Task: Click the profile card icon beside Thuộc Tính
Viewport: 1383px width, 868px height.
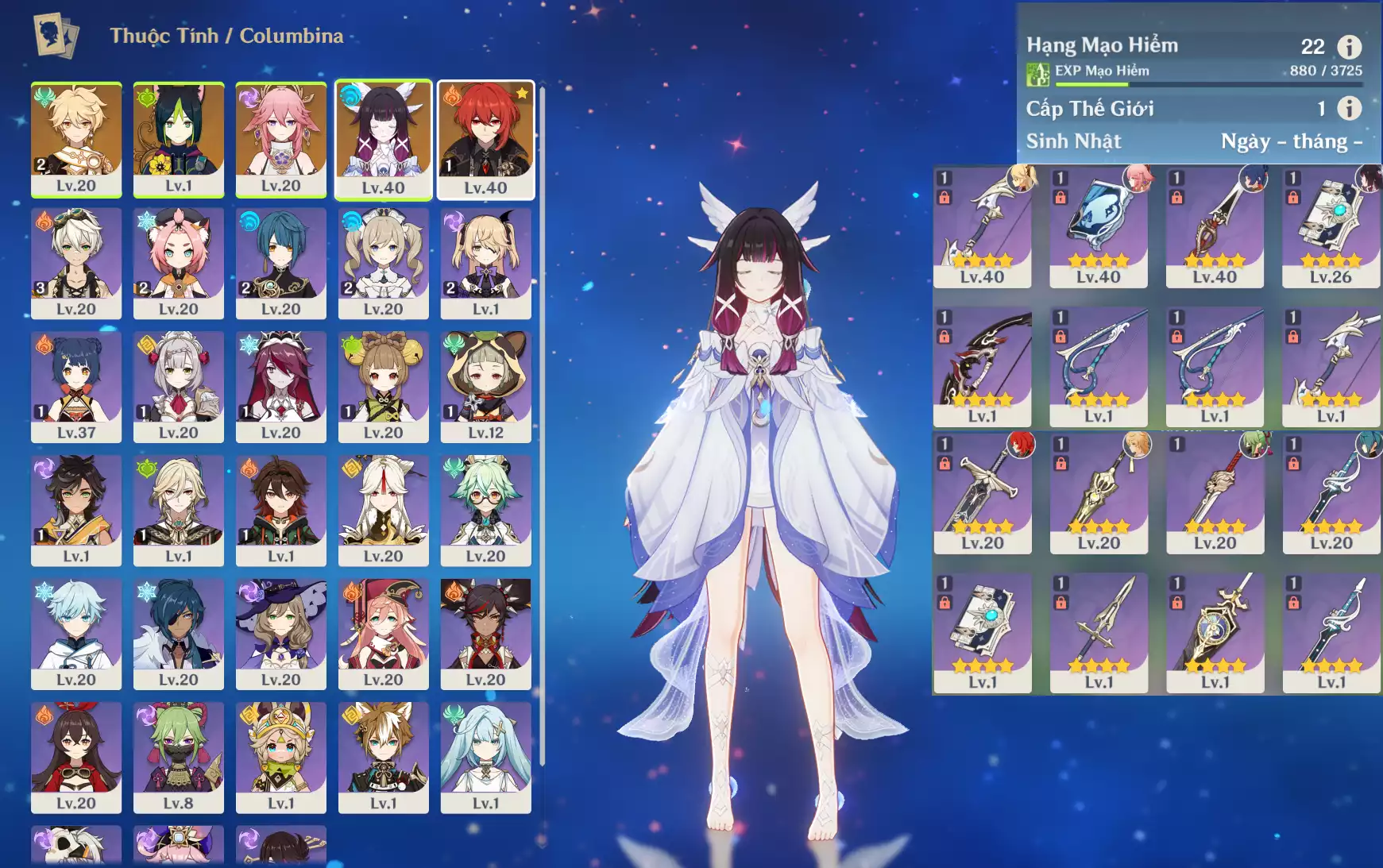Action: tap(55, 36)
